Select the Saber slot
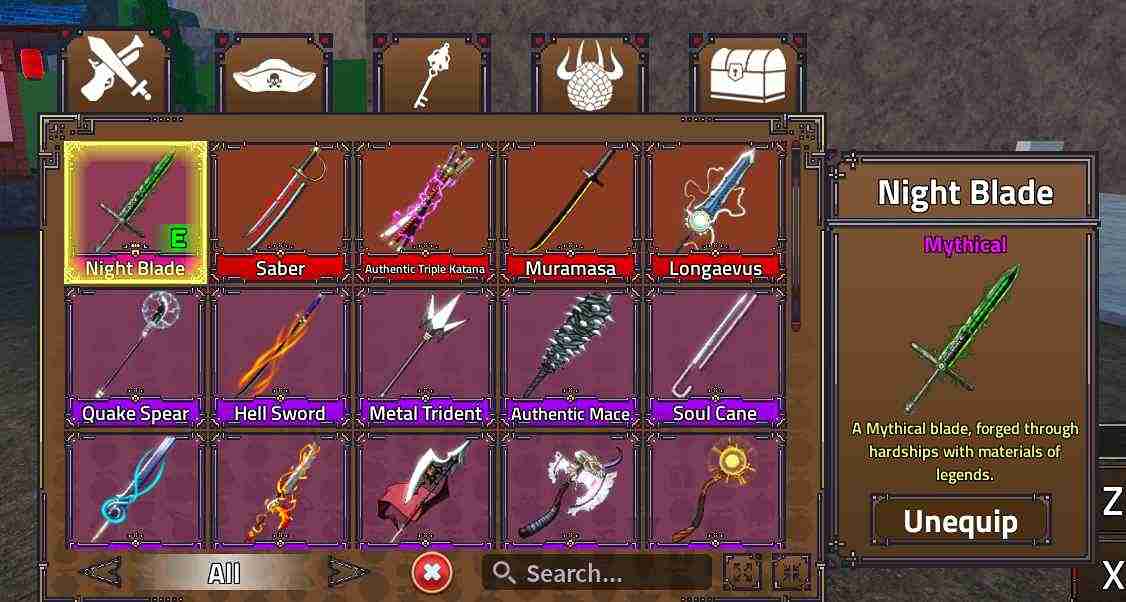This screenshot has width=1126, height=602. 280,211
